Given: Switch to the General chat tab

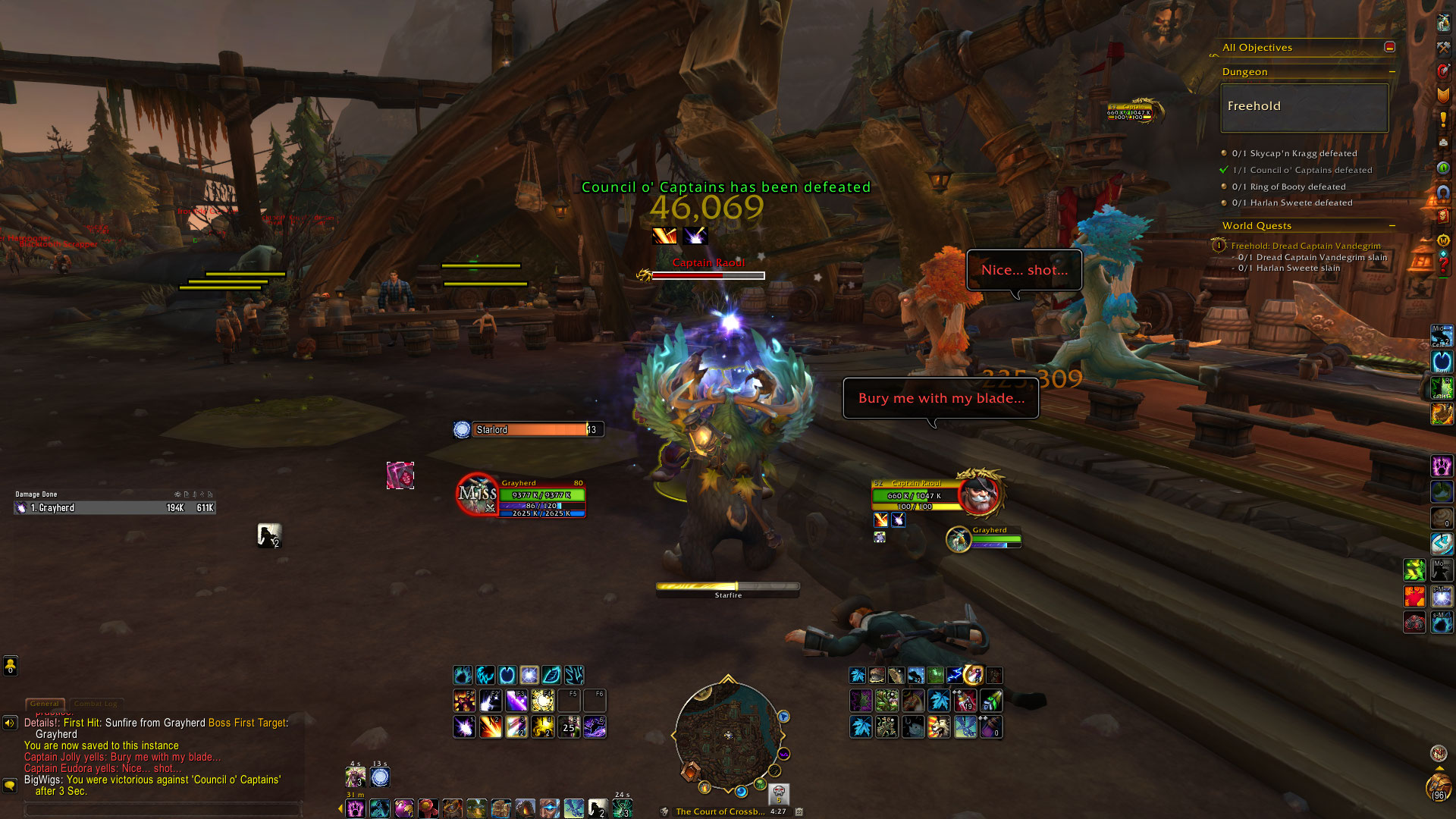Looking at the screenshot, I should 45,704.
